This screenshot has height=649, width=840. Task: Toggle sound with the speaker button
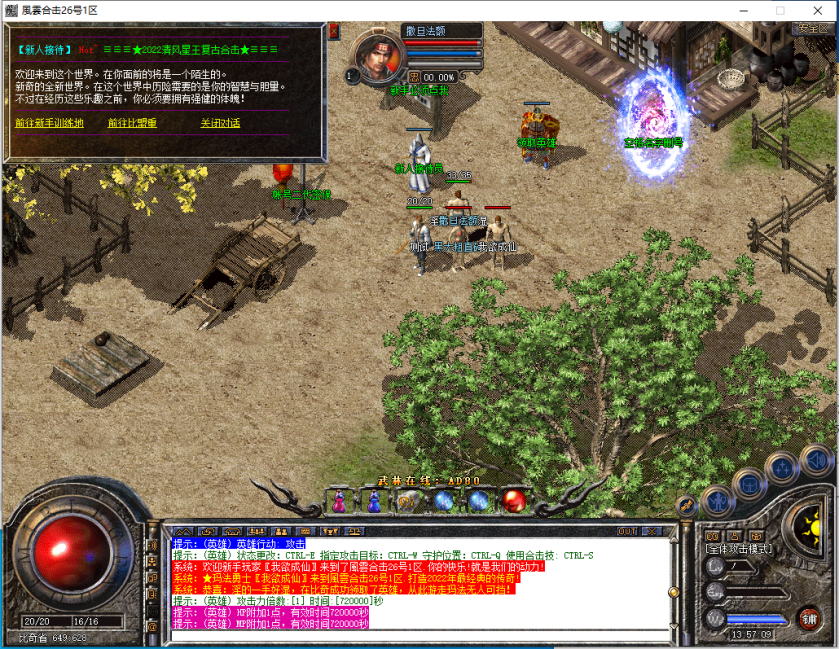[x=815, y=459]
